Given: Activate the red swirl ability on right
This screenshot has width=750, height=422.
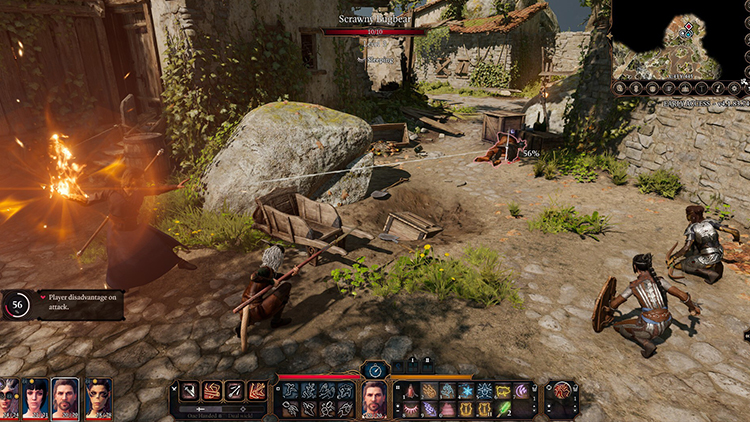Looking at the screenshot, I should point(562,390).
